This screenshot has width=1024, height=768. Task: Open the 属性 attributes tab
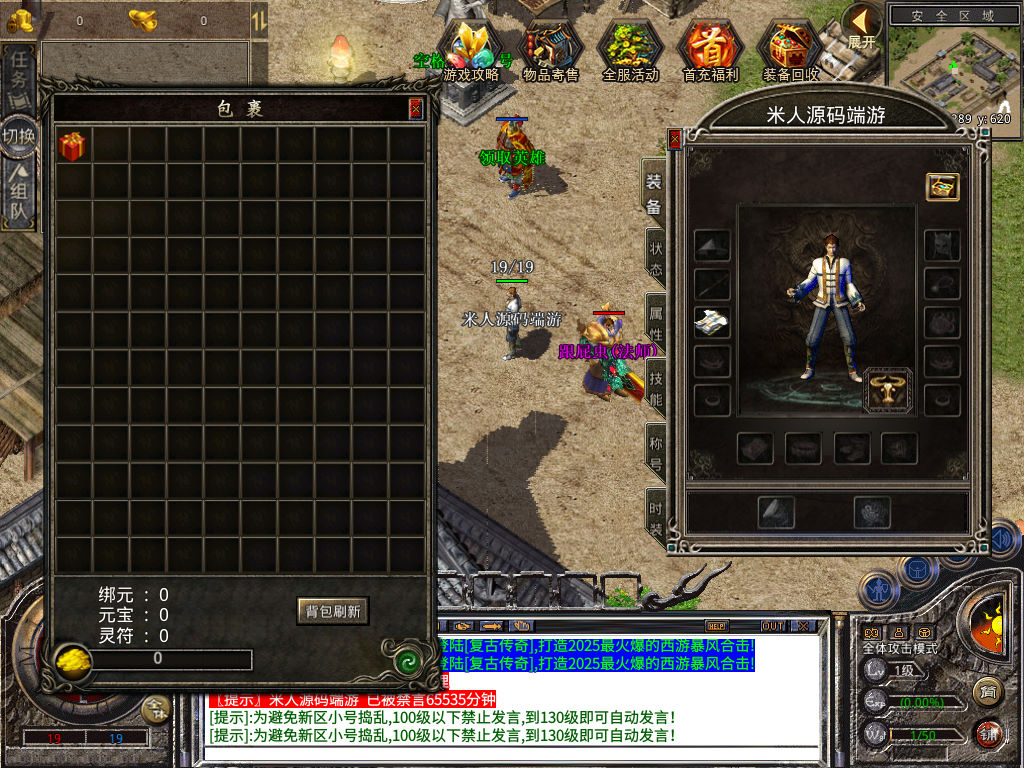[x=655, y=319]
